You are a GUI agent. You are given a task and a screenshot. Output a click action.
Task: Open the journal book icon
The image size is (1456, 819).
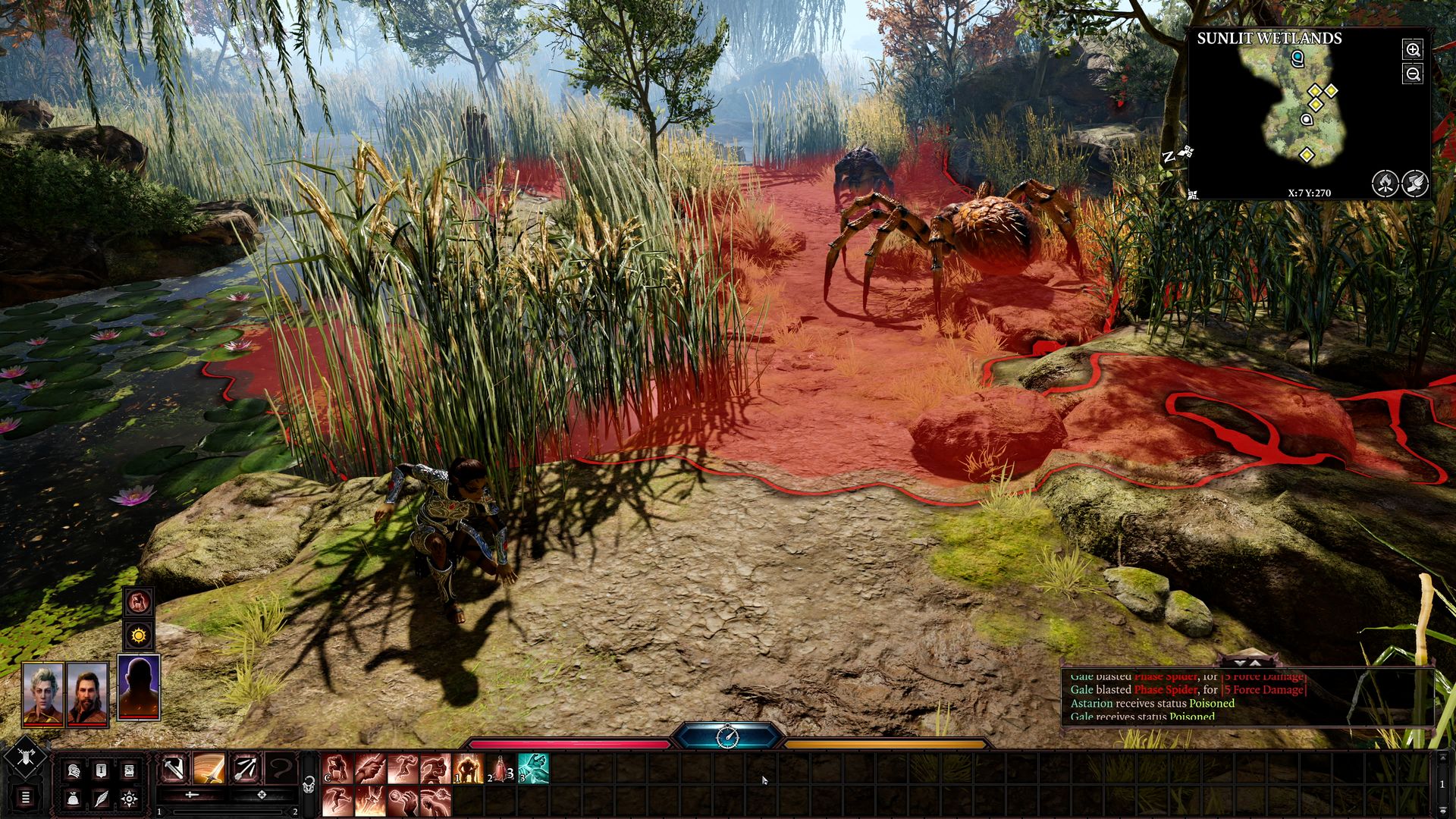coord(129,770)
